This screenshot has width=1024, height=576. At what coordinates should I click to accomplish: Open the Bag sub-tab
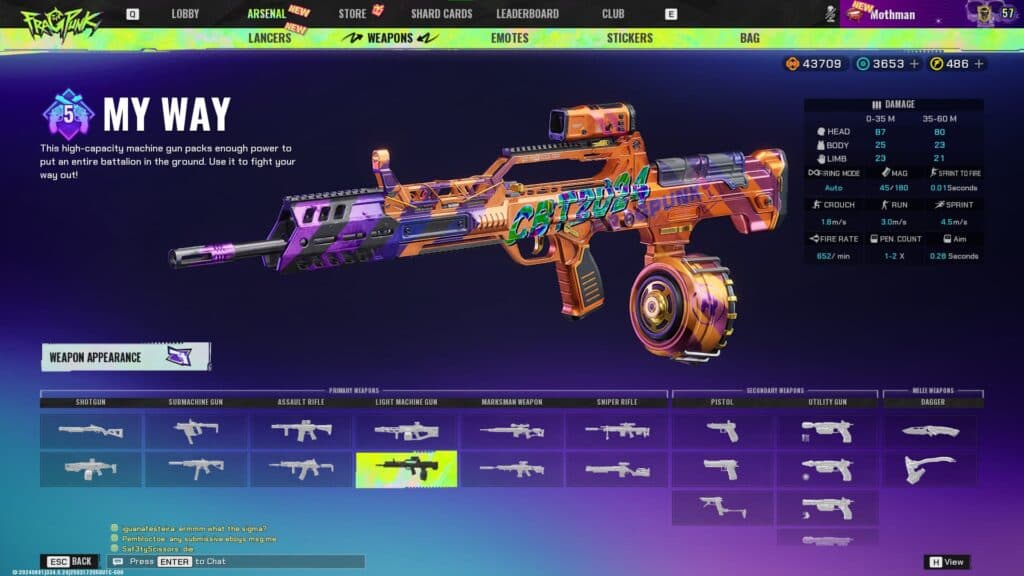(749, 38)
